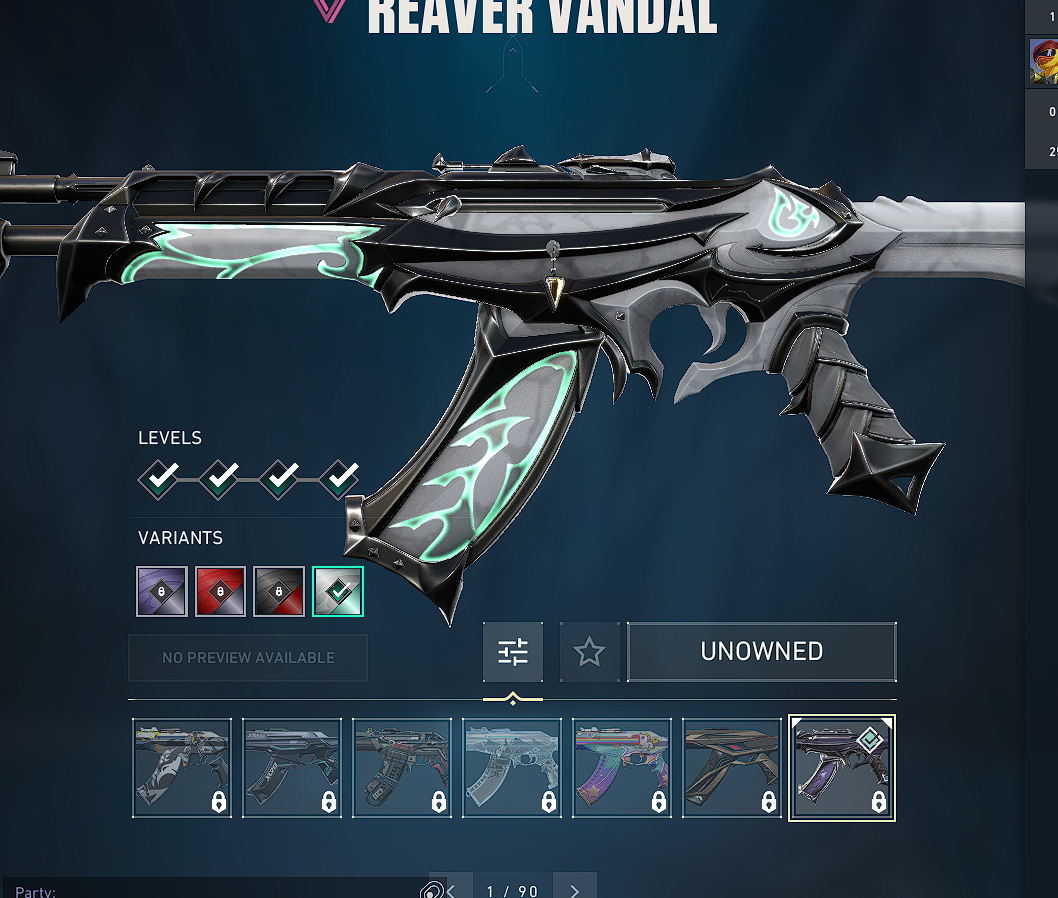Click the UNOWNED button

pyautogui.click(x=762, y=652)
